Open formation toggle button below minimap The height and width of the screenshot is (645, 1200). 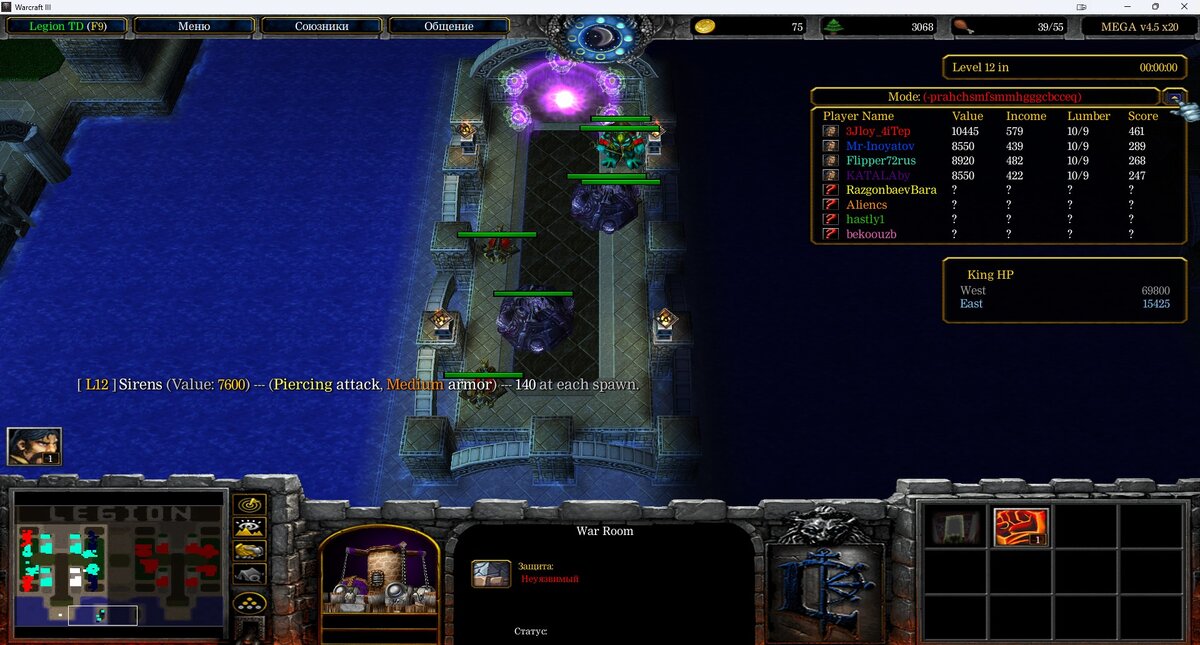249,603
